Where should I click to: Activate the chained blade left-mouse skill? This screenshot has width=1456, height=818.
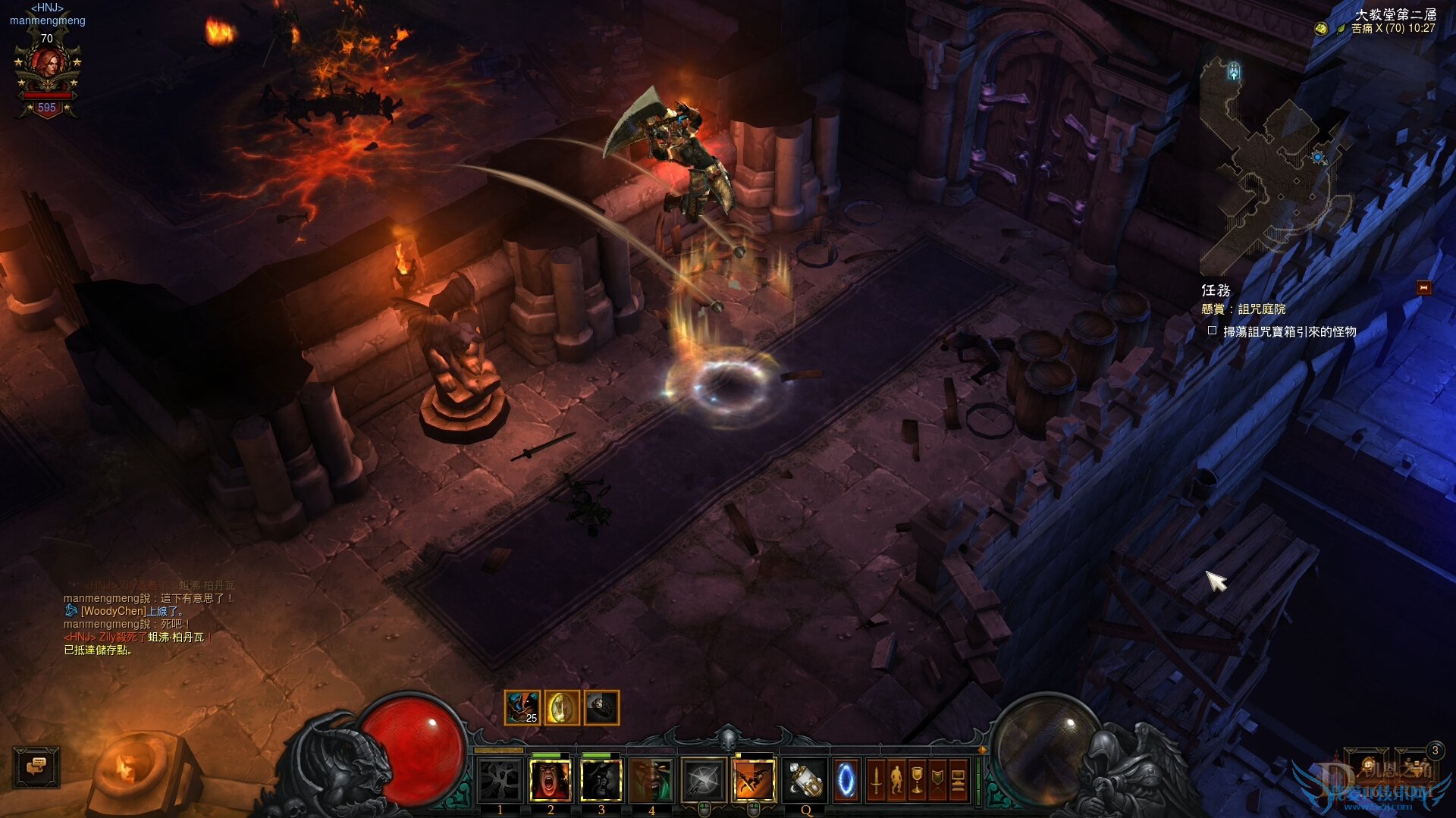[703, 780]
